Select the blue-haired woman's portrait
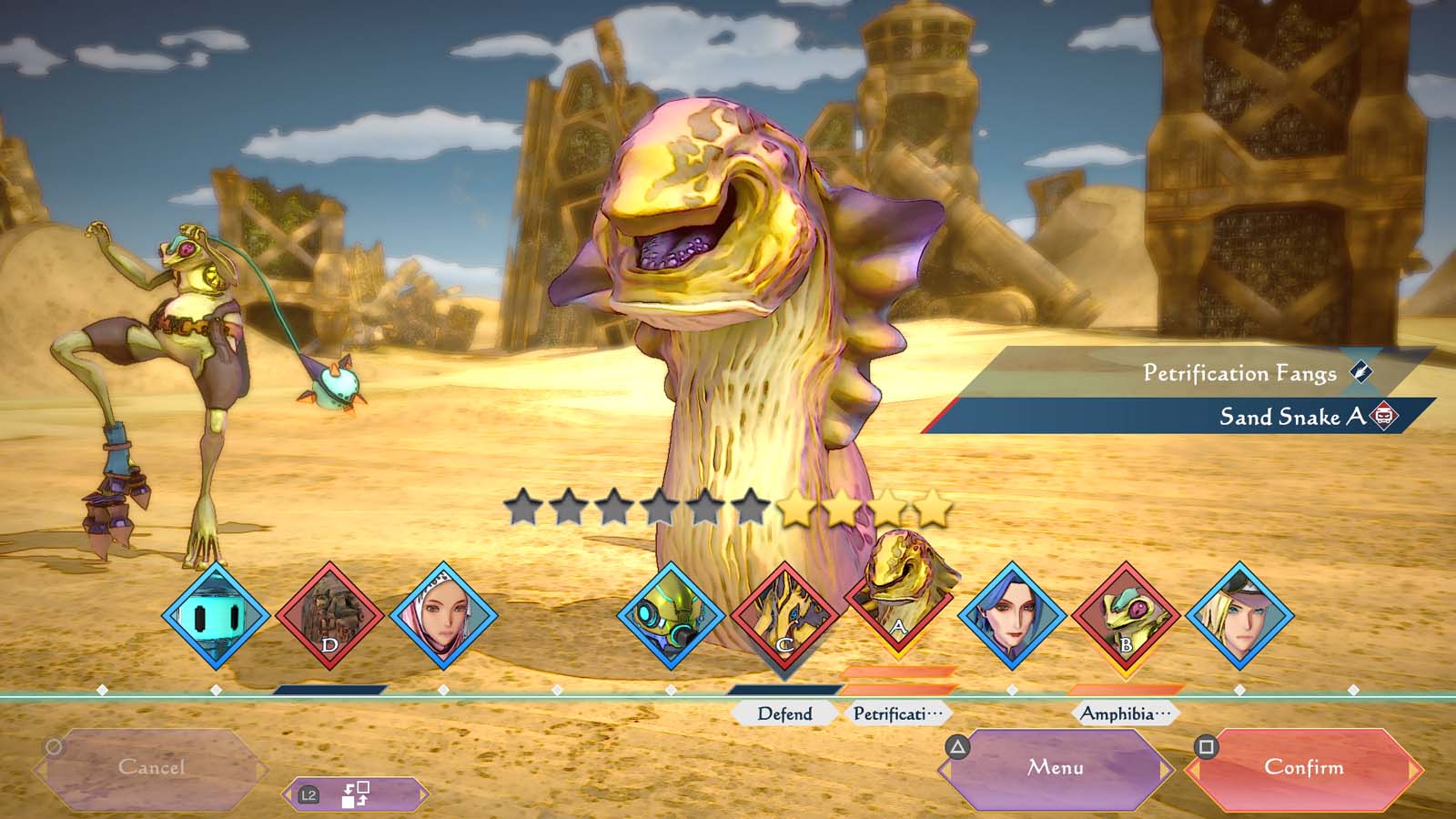 pos(1012,617)
